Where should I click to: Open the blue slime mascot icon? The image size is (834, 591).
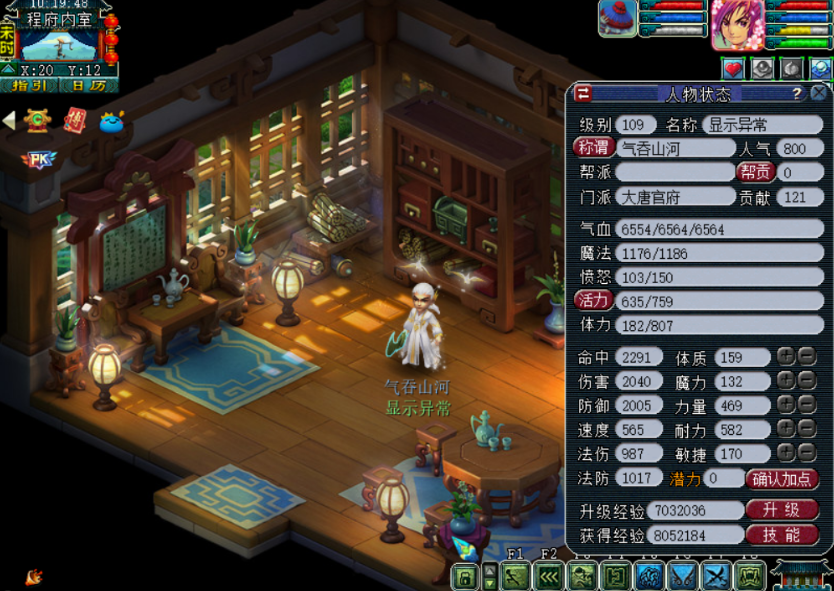[112, 121]
